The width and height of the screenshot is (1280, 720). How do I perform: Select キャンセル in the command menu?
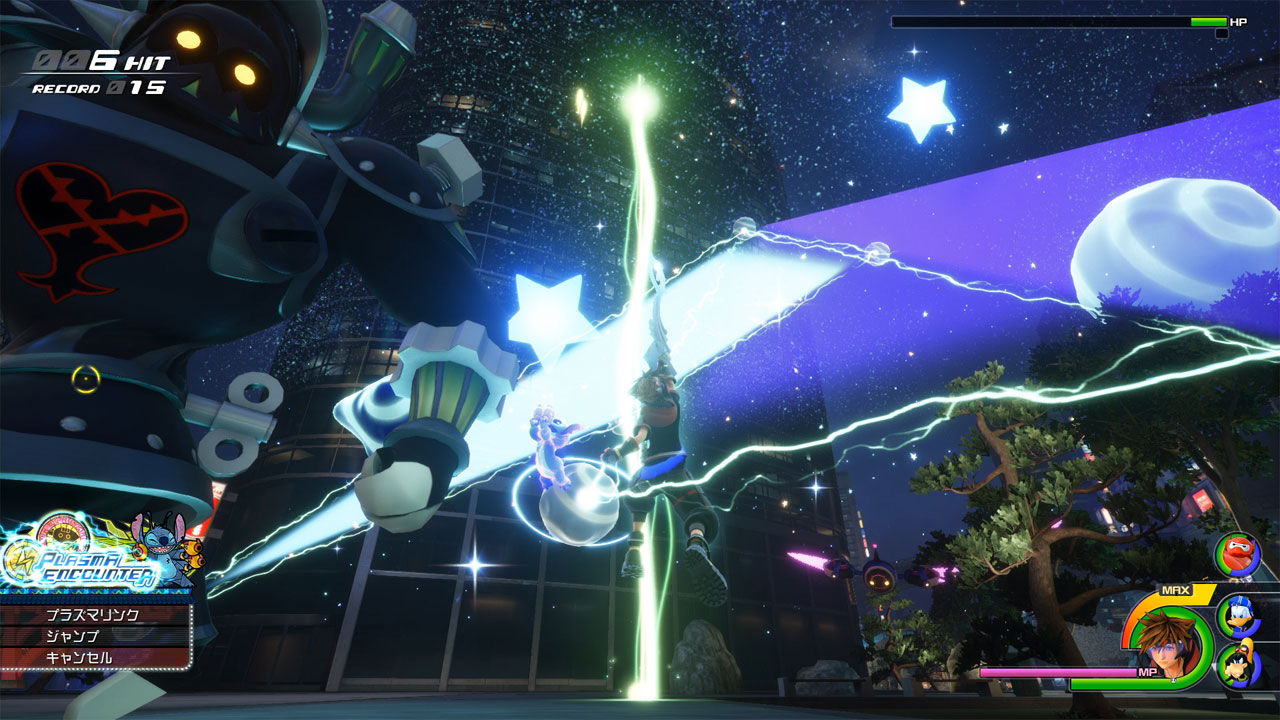93,658
